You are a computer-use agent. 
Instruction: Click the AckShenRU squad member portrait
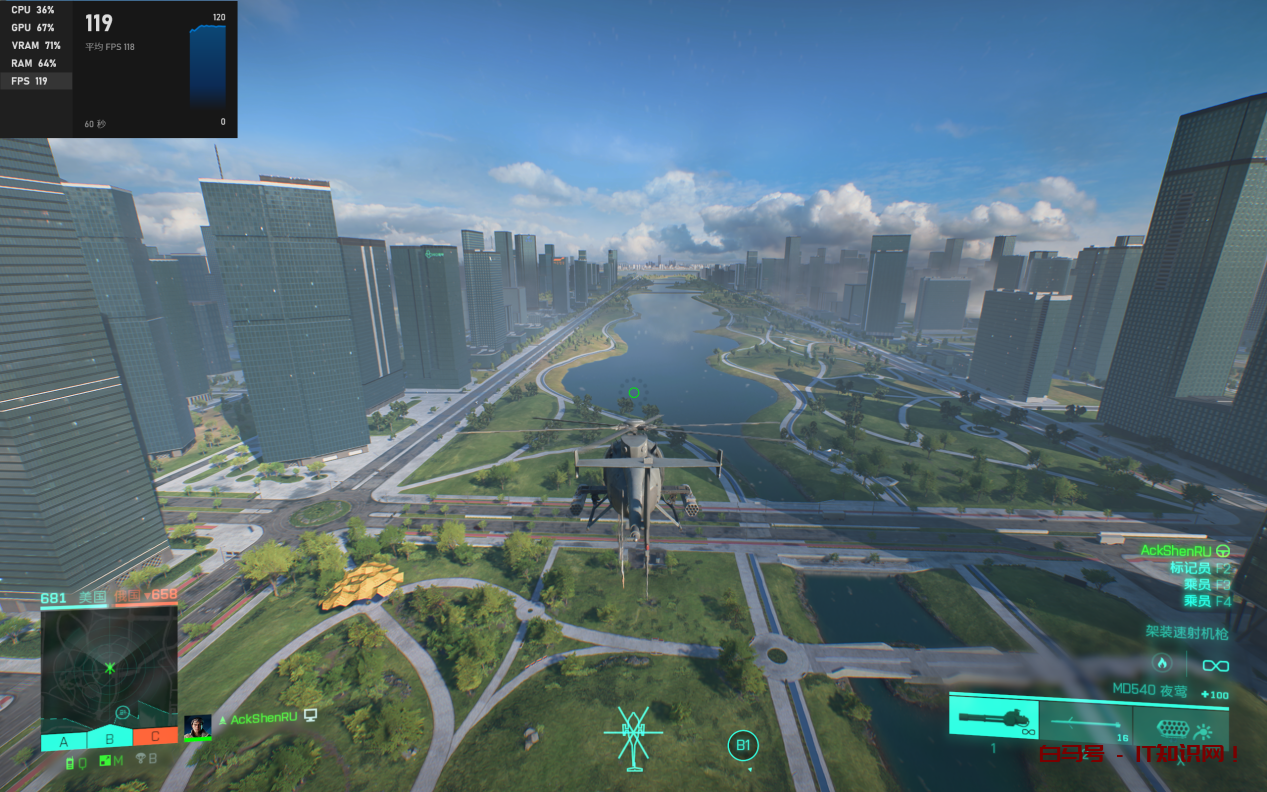coord(197,727)
